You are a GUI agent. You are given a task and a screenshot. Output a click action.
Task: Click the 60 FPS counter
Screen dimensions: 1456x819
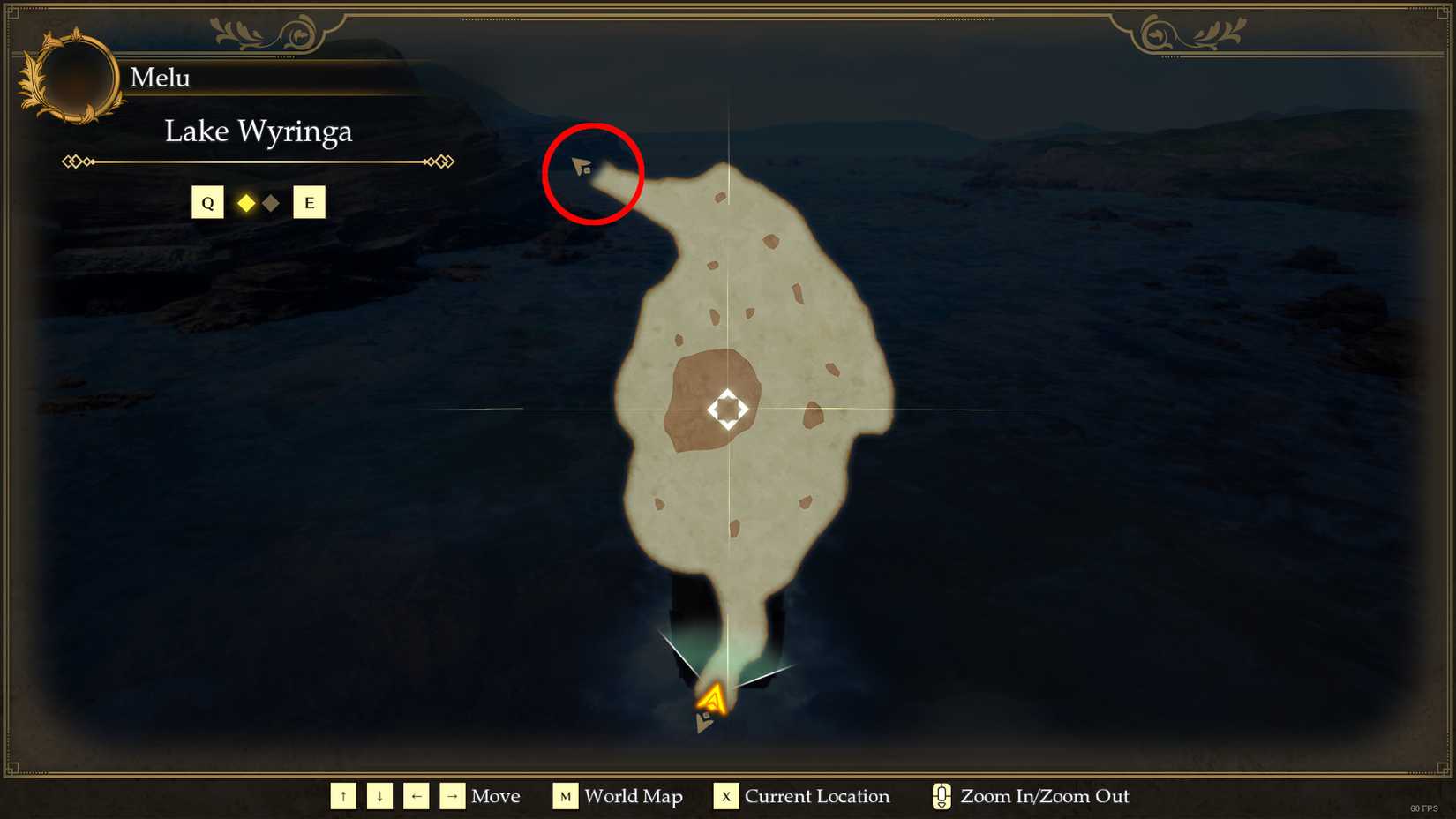pos(1425,807)
